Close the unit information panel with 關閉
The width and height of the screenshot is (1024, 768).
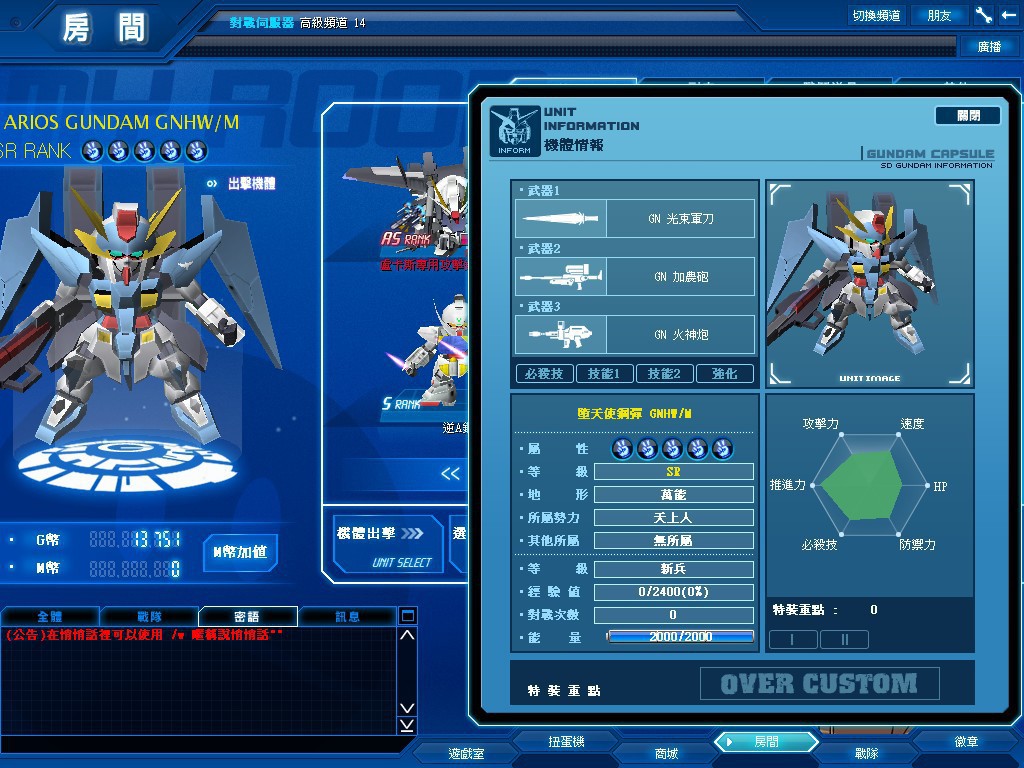coord(967,116)
